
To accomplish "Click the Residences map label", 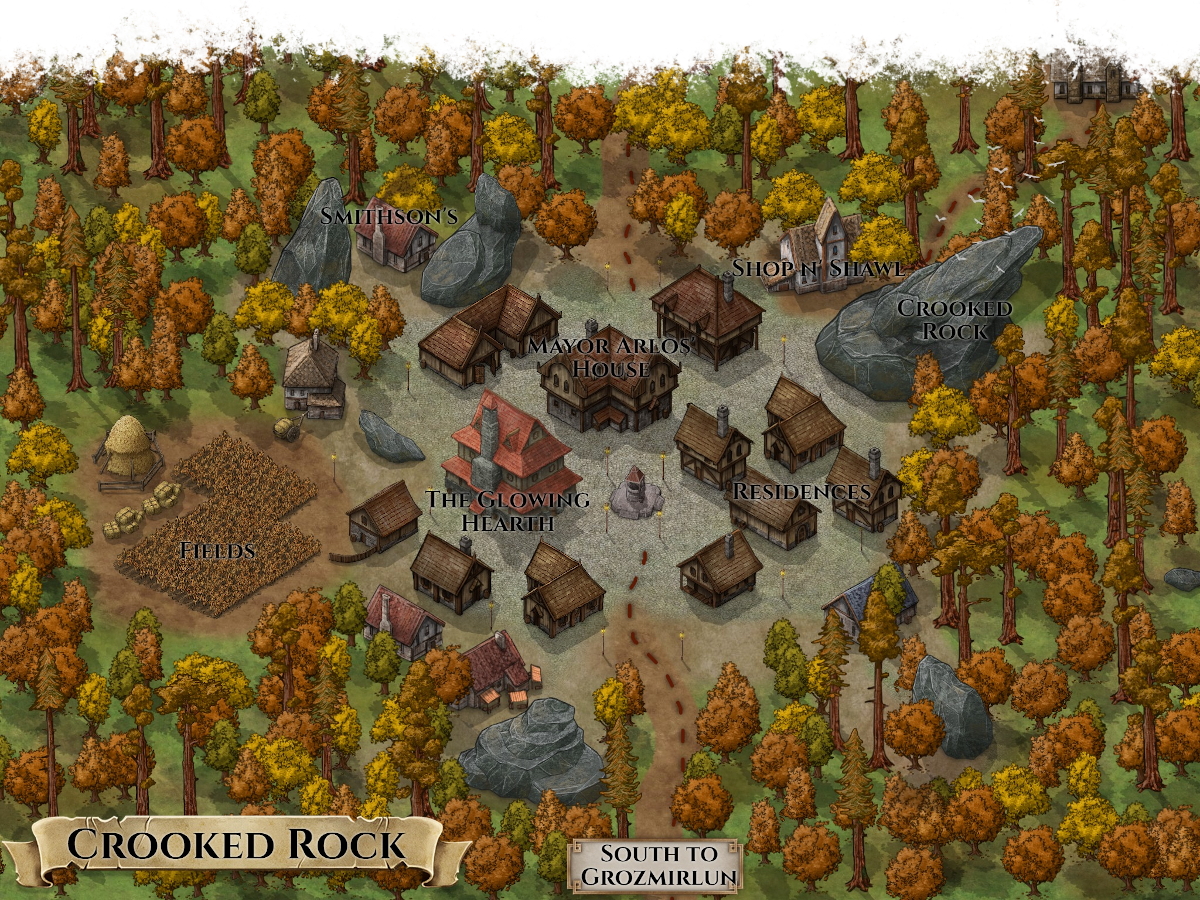I will point(801,492).
